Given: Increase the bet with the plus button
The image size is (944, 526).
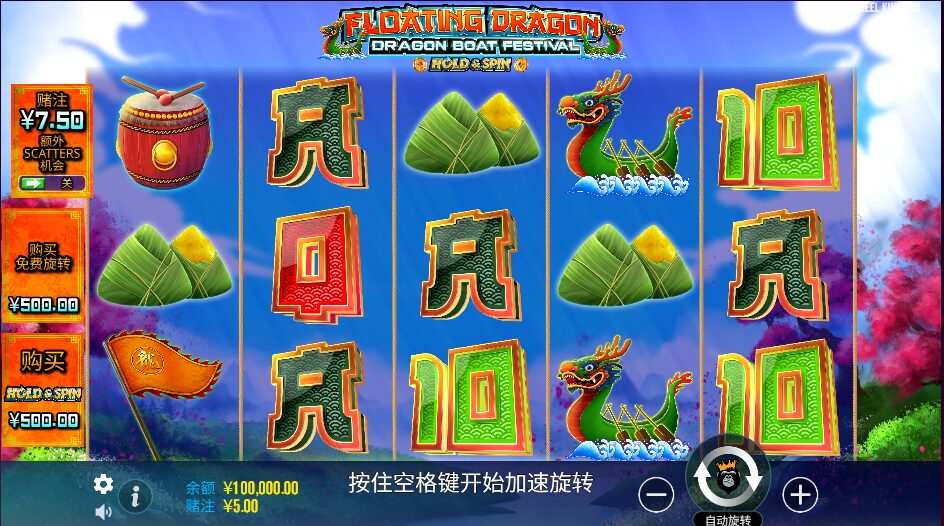Looking at the screenshot, I should click(800, 494).
